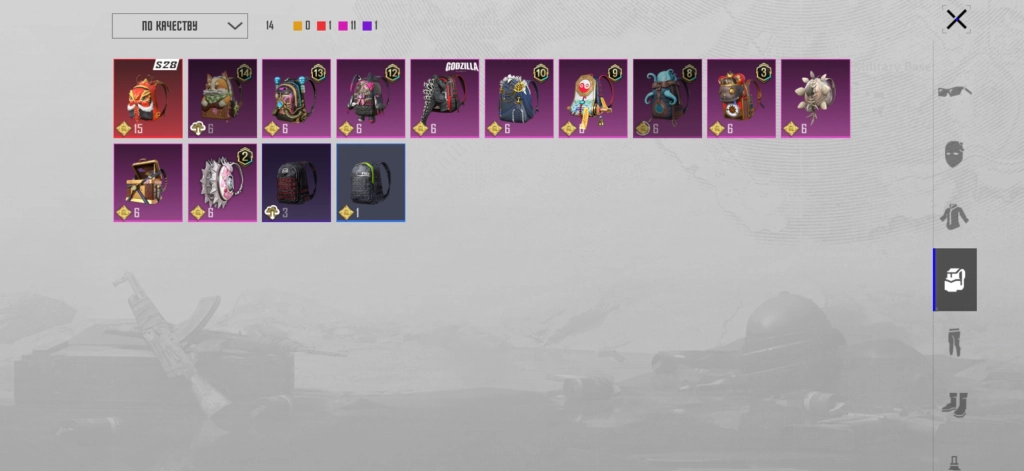Open the boots category tab
This screenshot has height=471, width=1024.
[955, 403]
